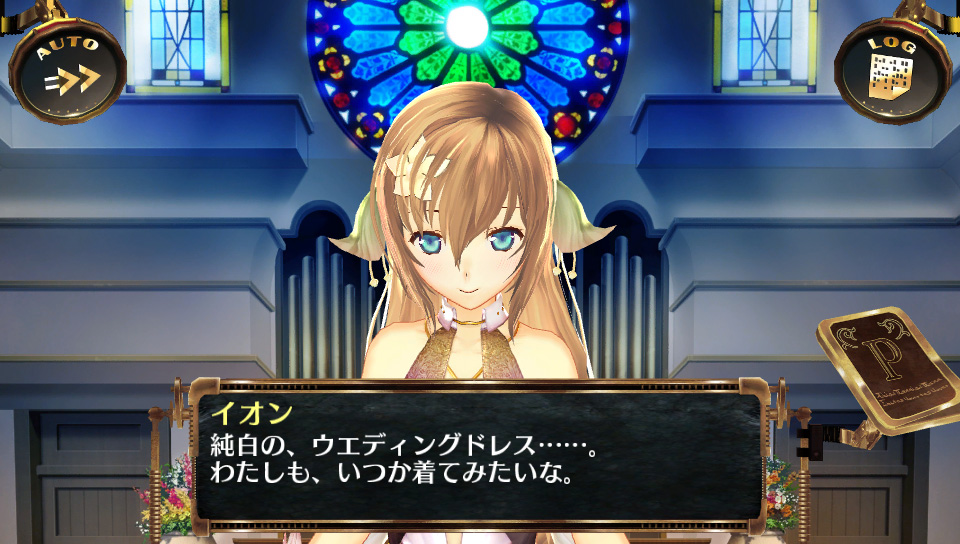
Task: Advance Ion's dialogue text box
Action: point(478,454)
